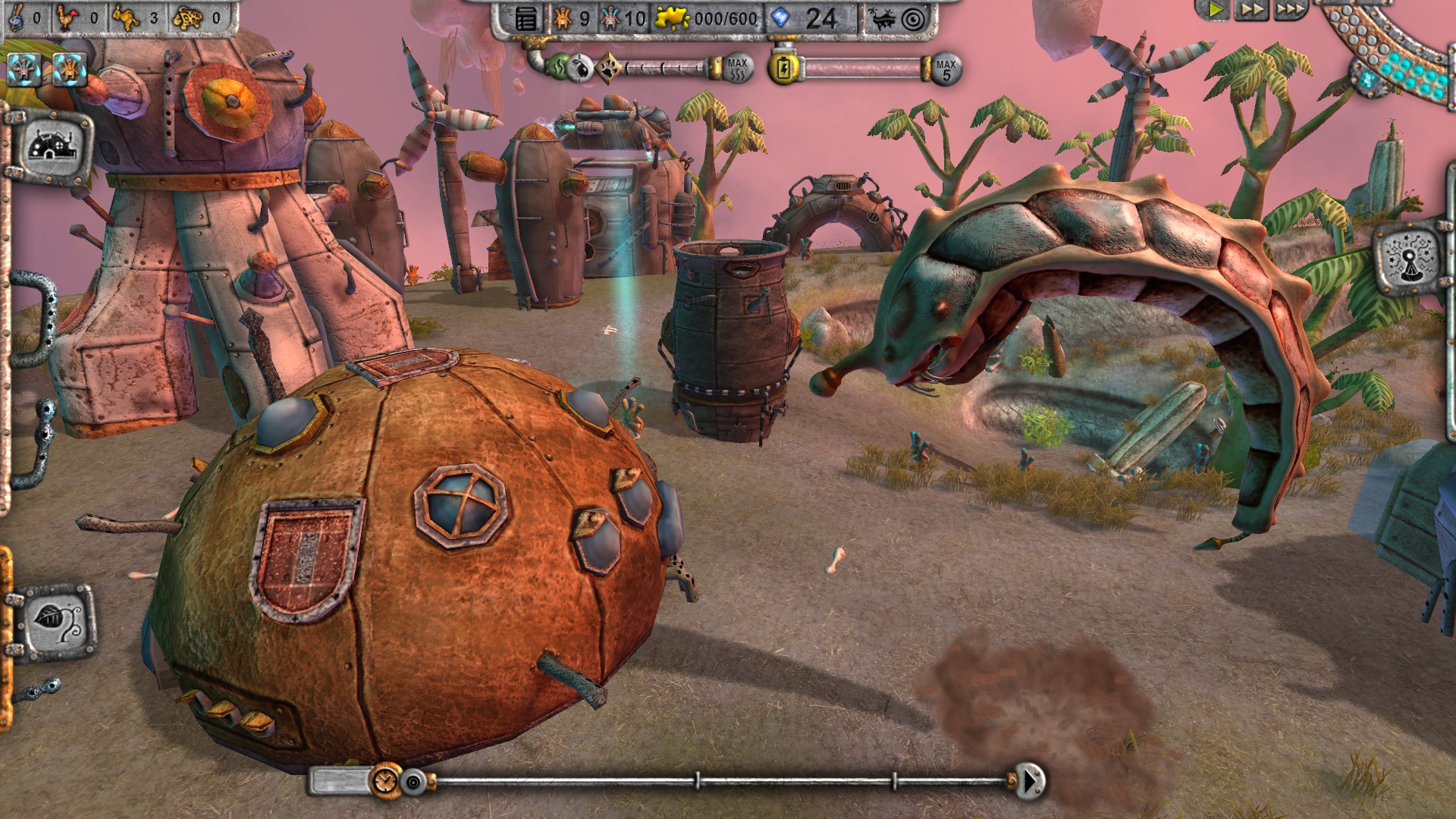This screenshot has width=1456, height=819.
Task: Click the yellow biomass counter icon (000/600)
Action: coord(672,17)
